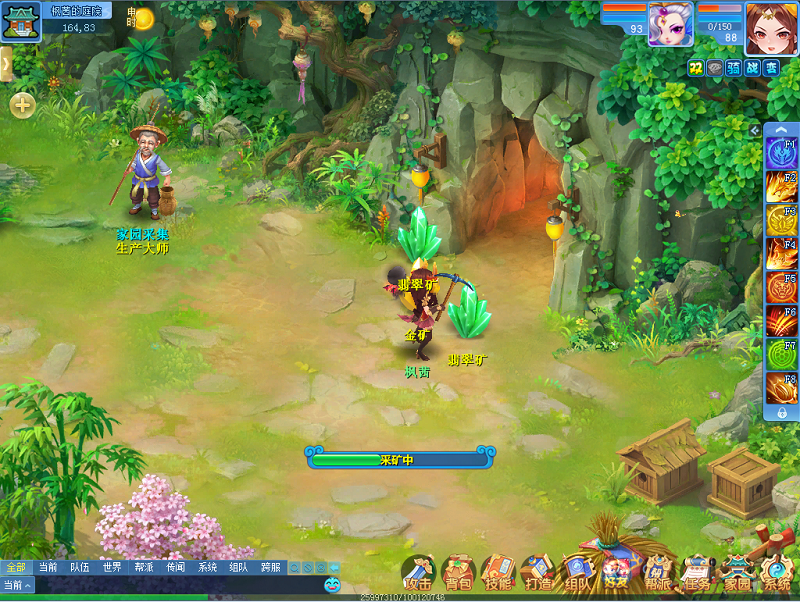Toggle the 骑 mount button
Viewport: 800px width, 602px height.
(x=733, y=67)
